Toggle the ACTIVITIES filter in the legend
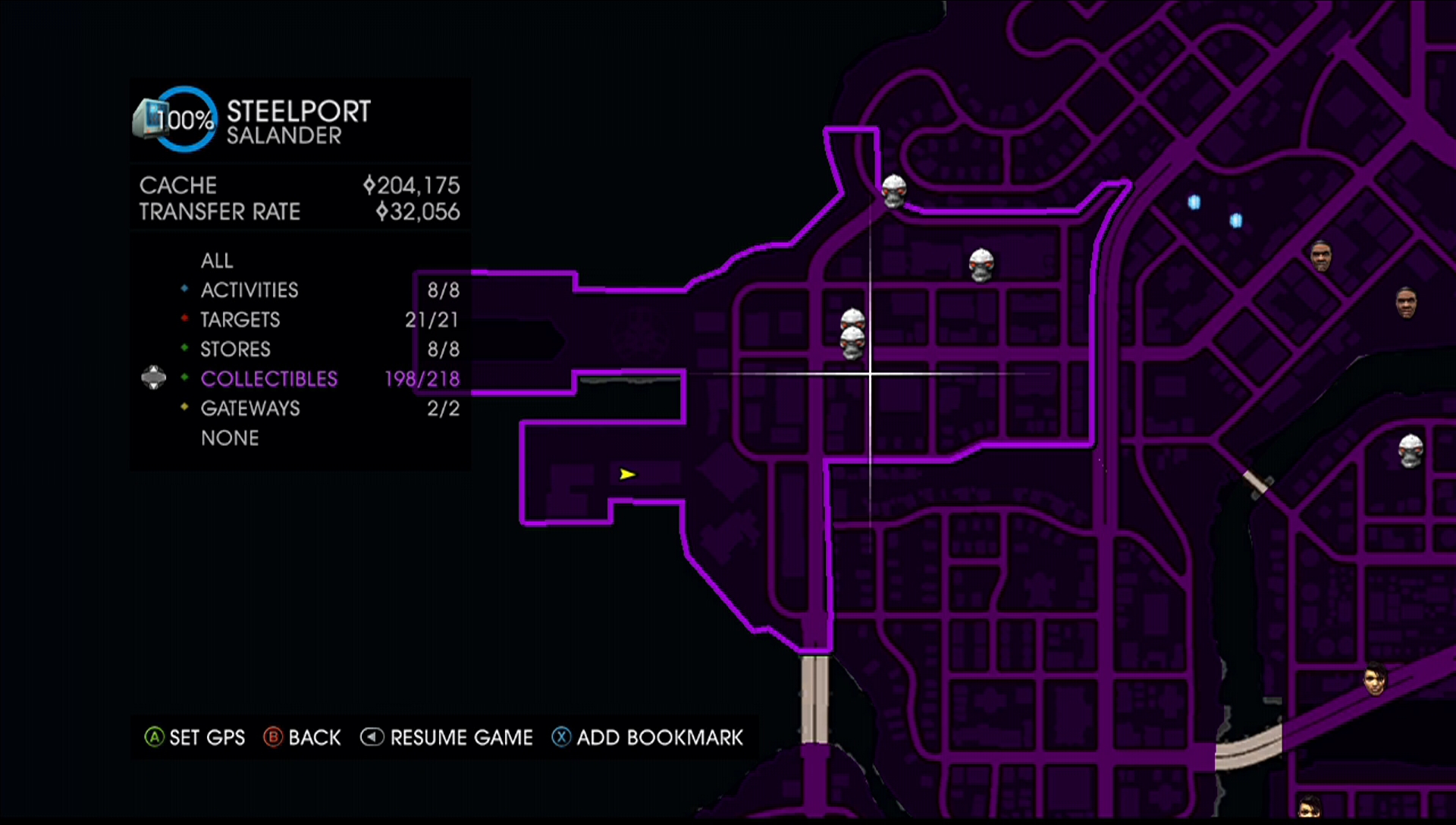The height and width of the screenshot is (825, 1456). (249, 290)
